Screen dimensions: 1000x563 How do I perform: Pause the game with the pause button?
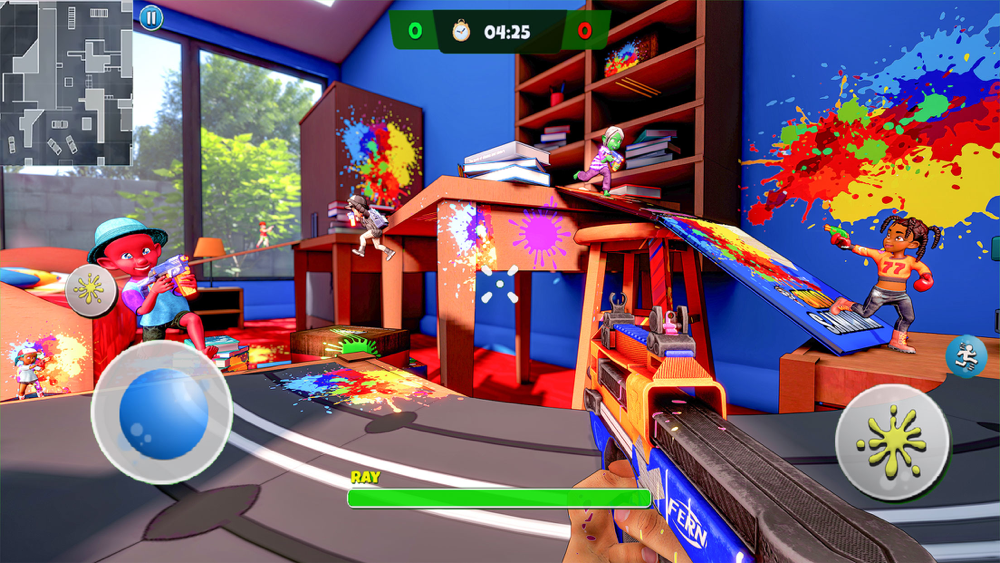[x=150, y=17]
